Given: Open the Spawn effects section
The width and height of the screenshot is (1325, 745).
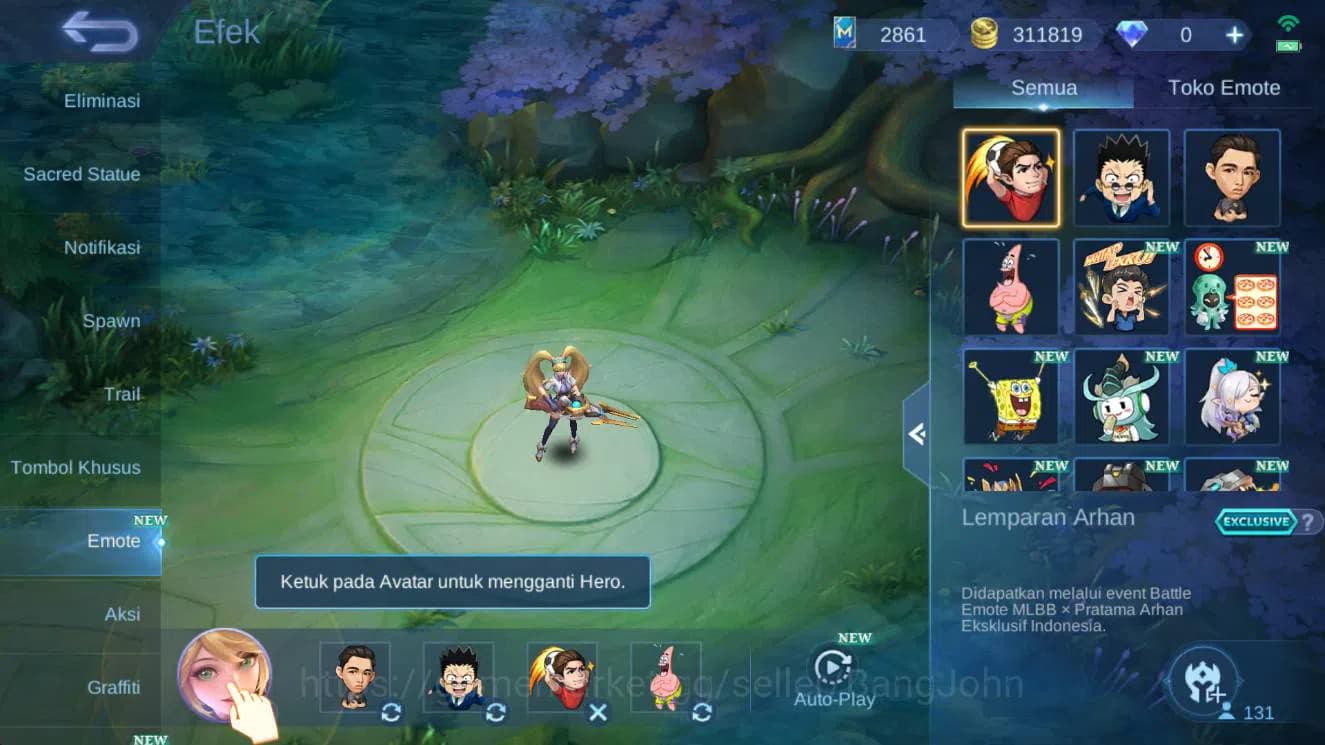Looking at the screenshot, I should pyautogui.click(x=113, y=321).
